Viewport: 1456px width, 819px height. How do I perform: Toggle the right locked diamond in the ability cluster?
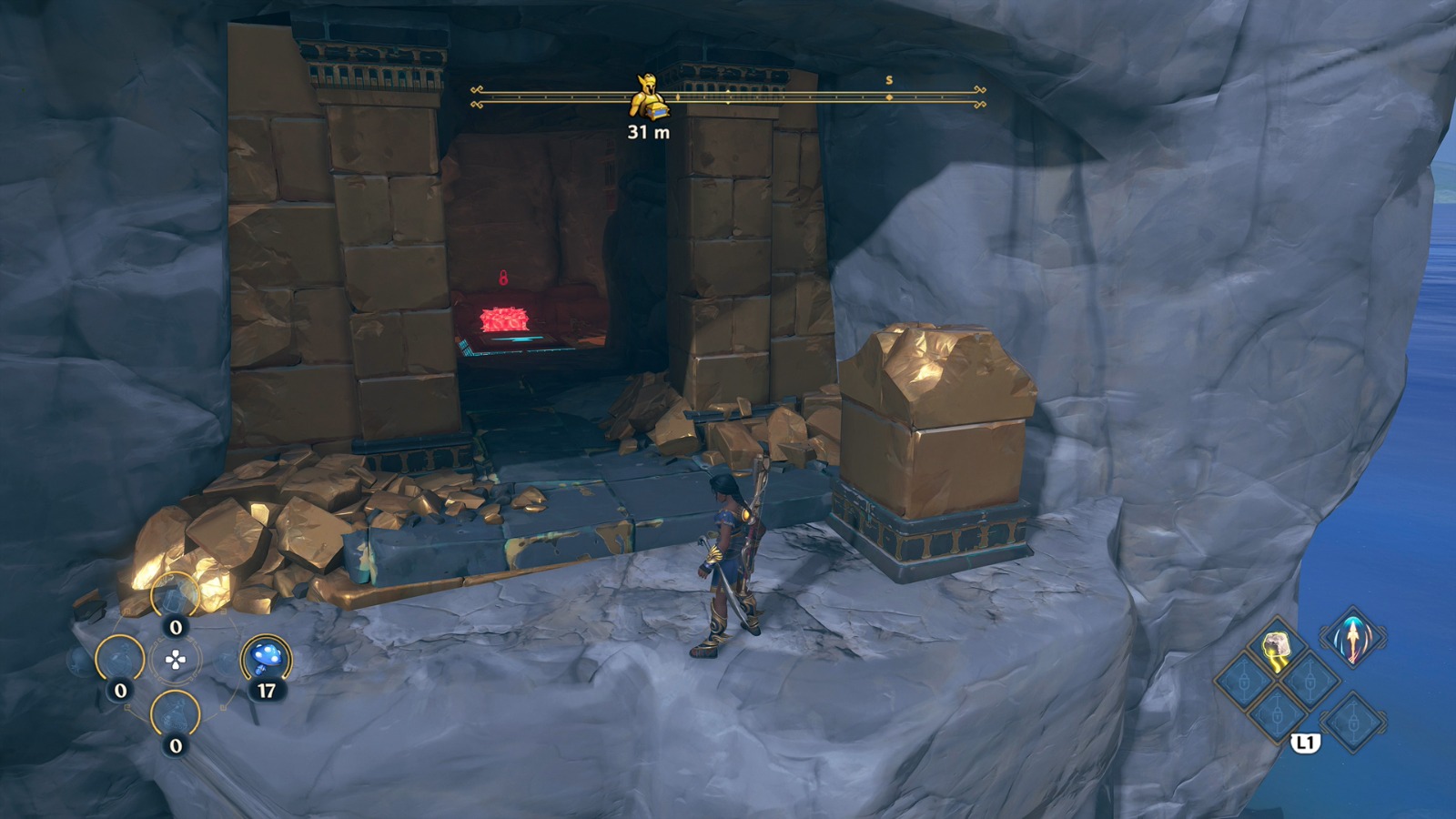pos(1309,681)
